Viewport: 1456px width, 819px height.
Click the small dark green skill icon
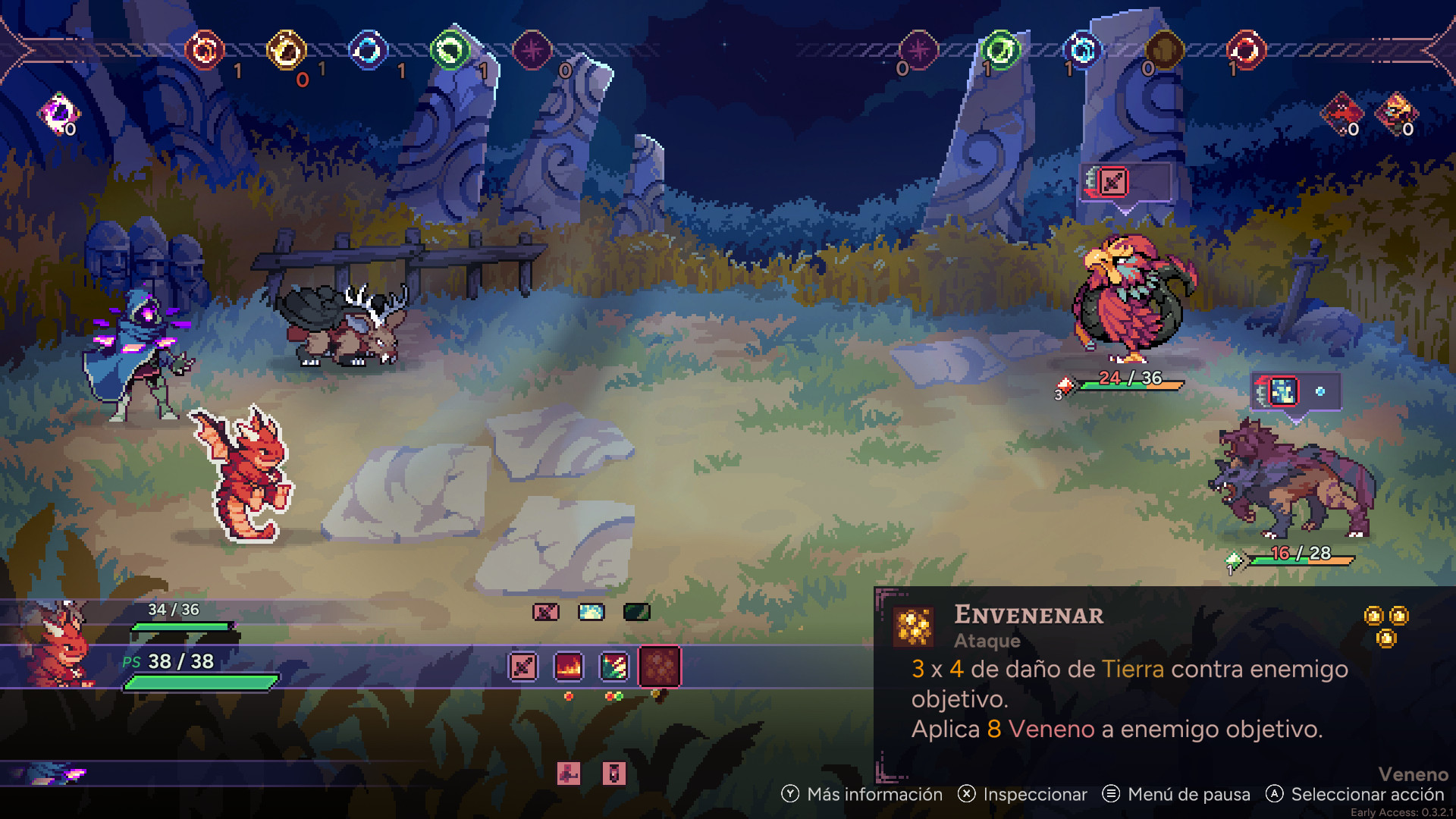click(x=636, y=611)
